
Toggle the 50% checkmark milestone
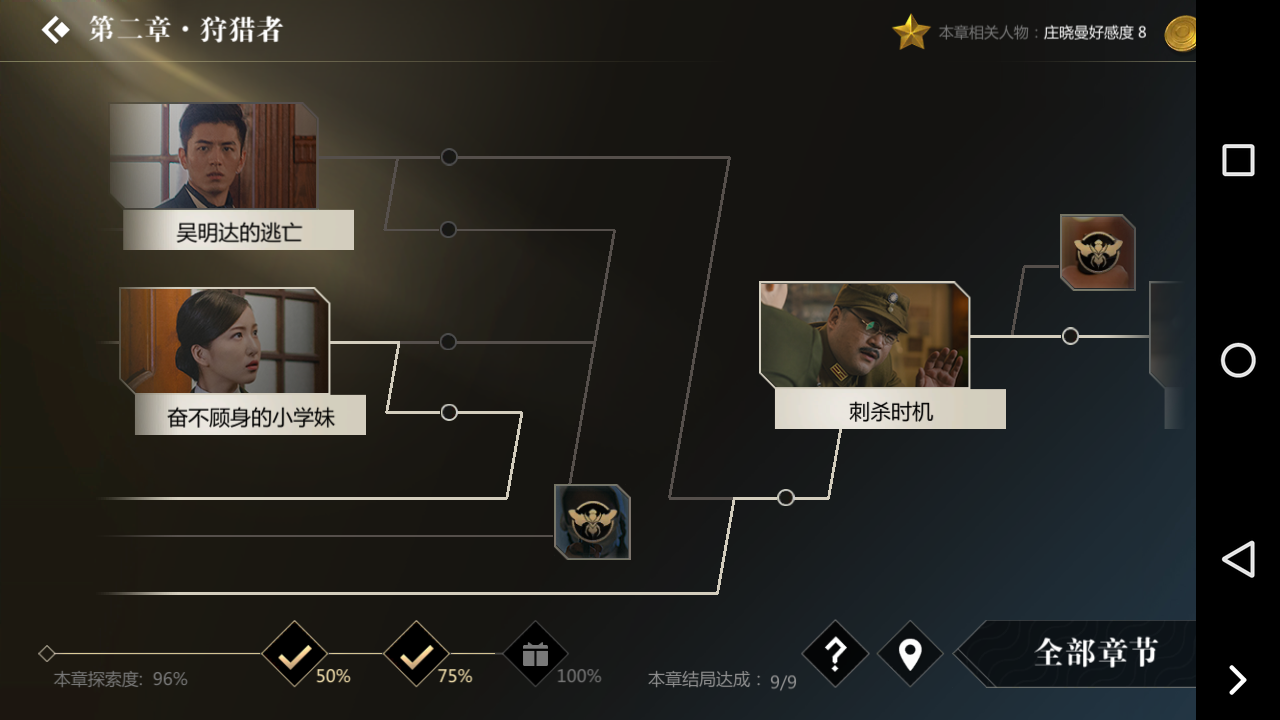tap(294, 652)
